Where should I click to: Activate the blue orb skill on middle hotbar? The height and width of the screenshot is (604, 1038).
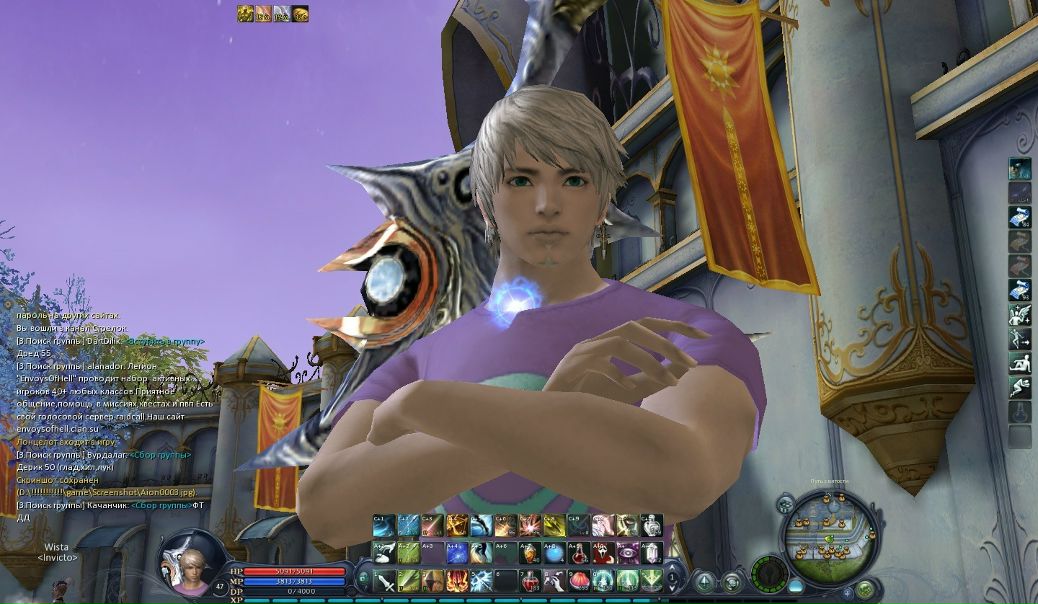click(554, 552)
